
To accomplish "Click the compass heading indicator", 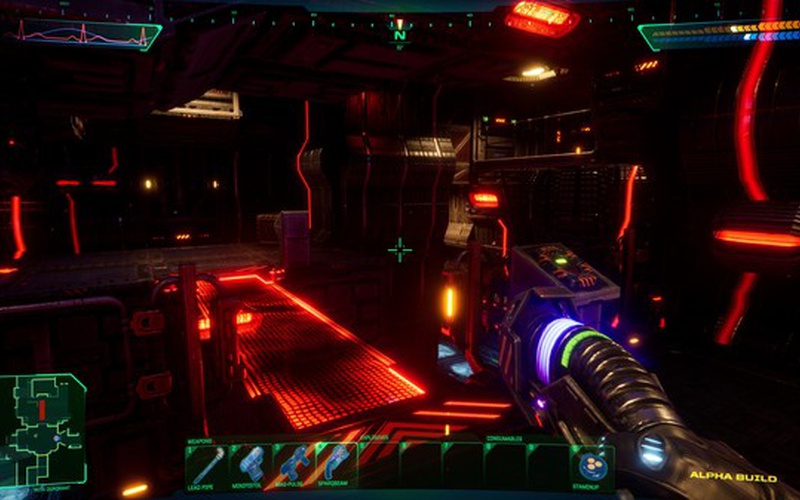I will [x=399, y=33].
